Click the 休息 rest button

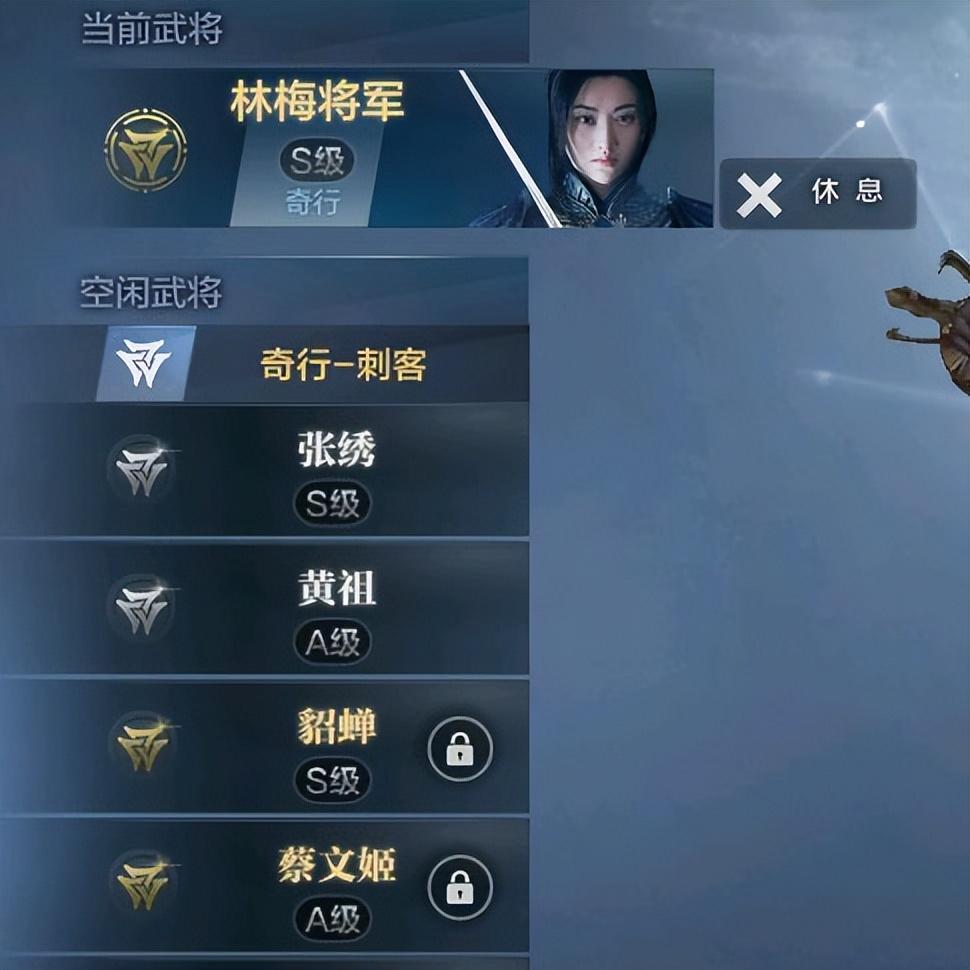point(817,193)
